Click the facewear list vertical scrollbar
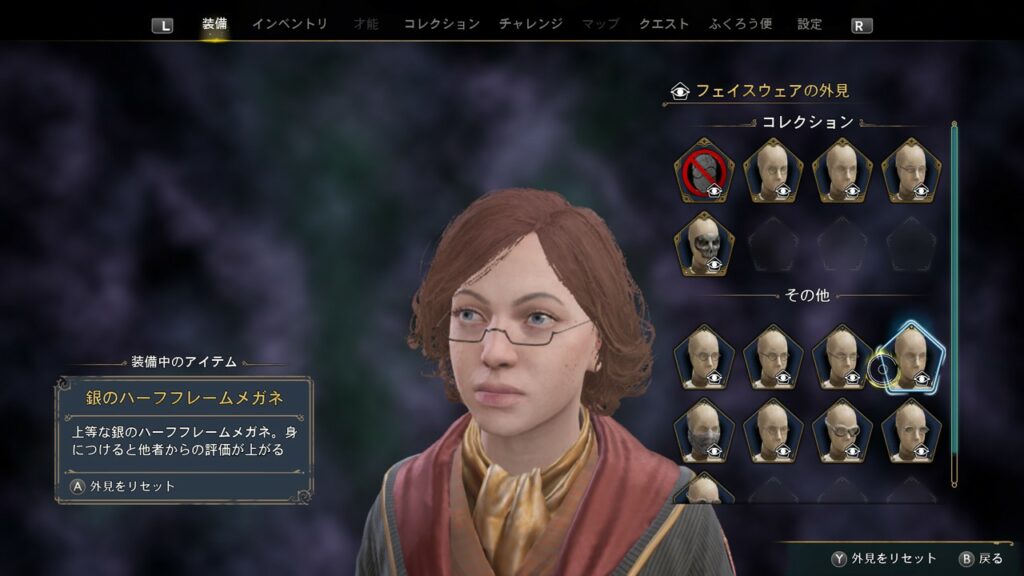Screen dimensions: 1024x576 (953, 300)
